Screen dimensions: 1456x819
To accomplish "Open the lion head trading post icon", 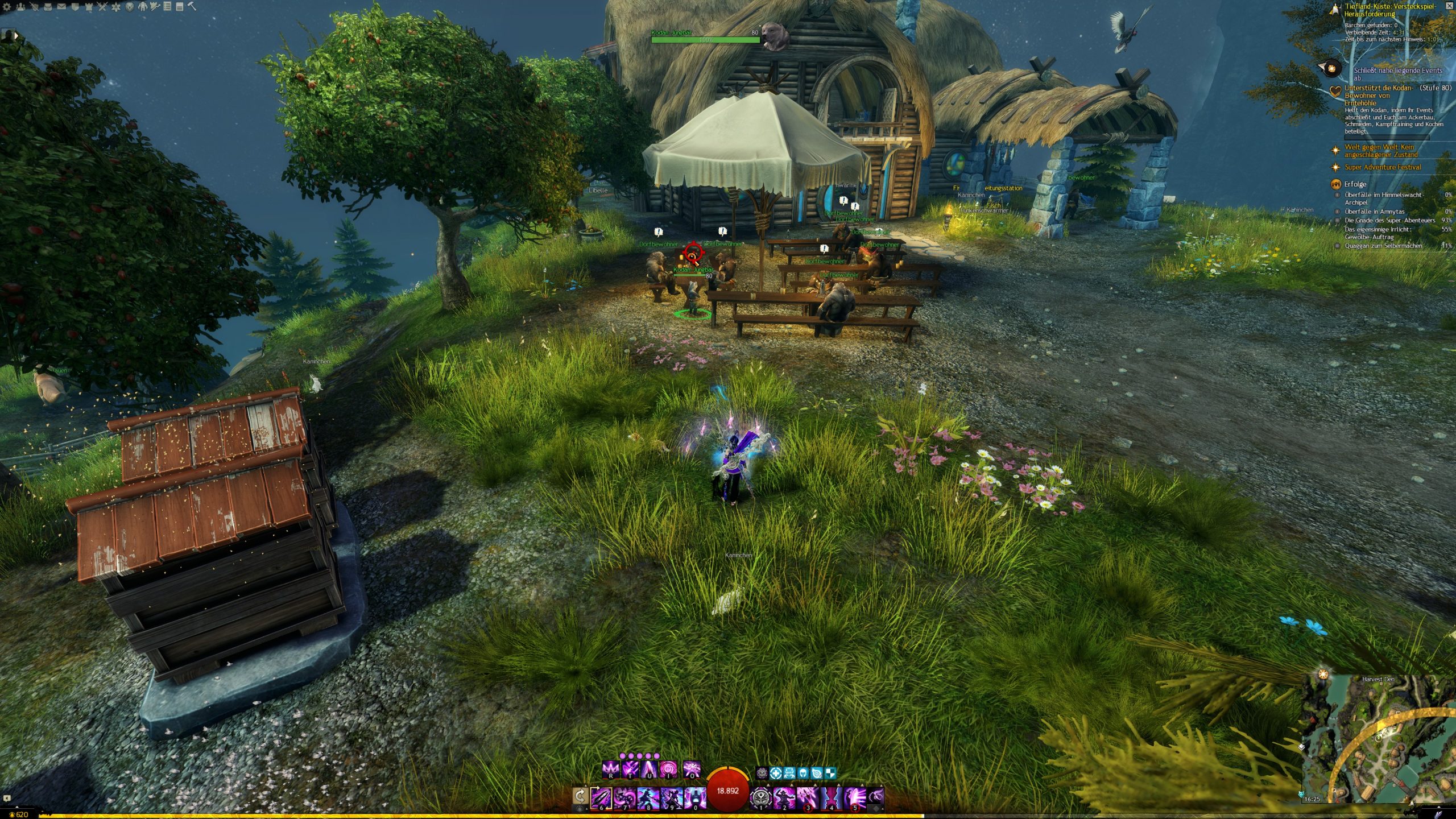I will [x=129, y=7].
